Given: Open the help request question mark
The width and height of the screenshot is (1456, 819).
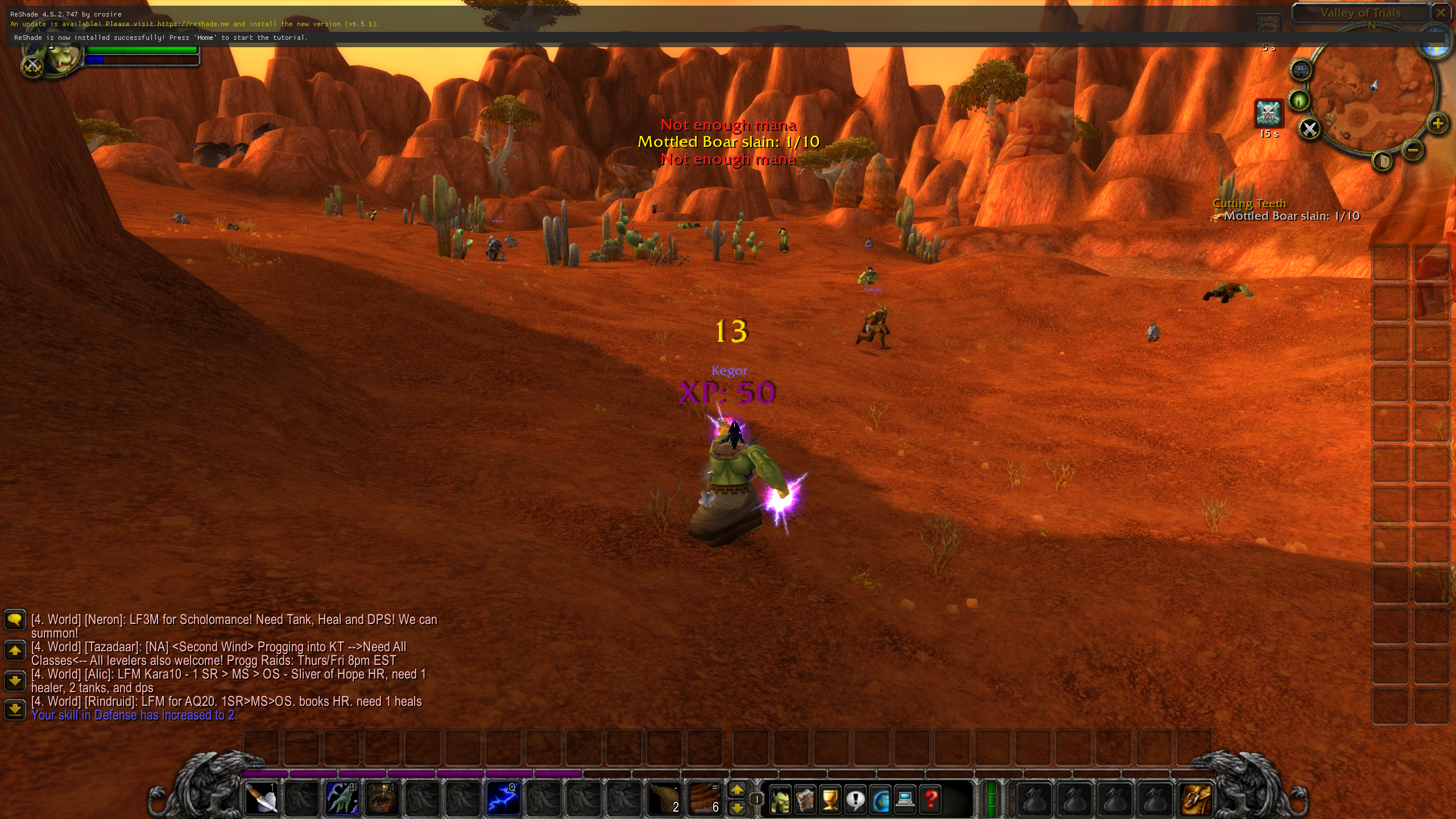Looking at the screenshot, I should 930,800.
